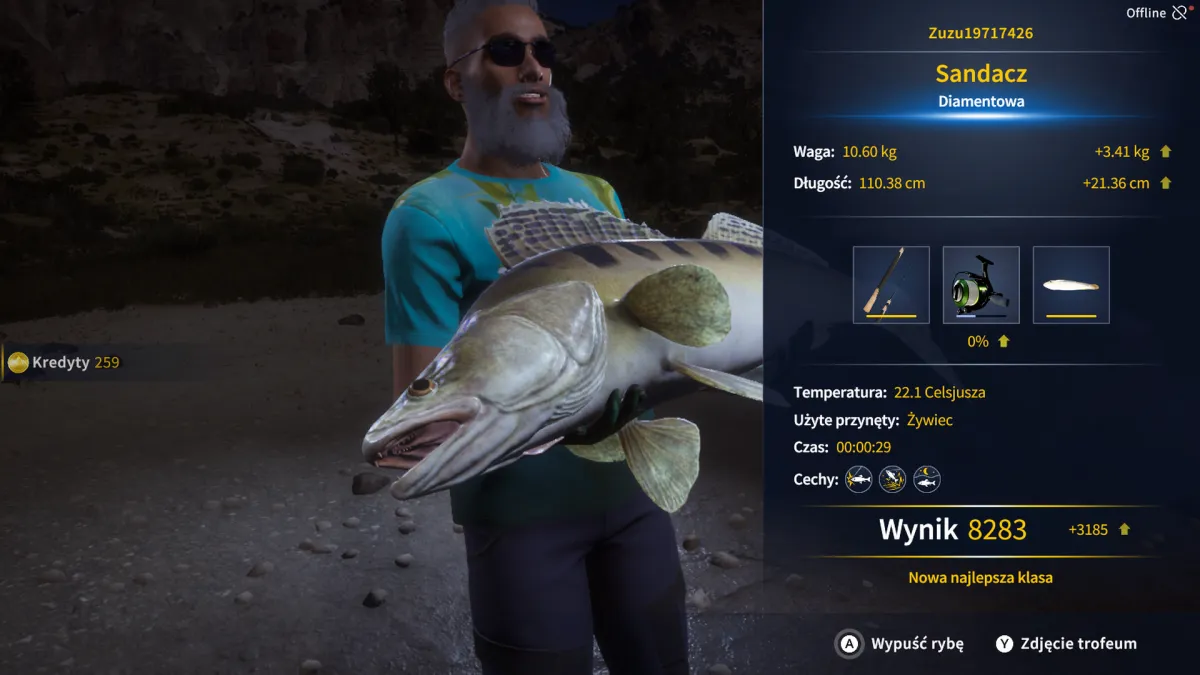Open the Offline connection status icon
1200x675 pixels.
click(1181, 13)
